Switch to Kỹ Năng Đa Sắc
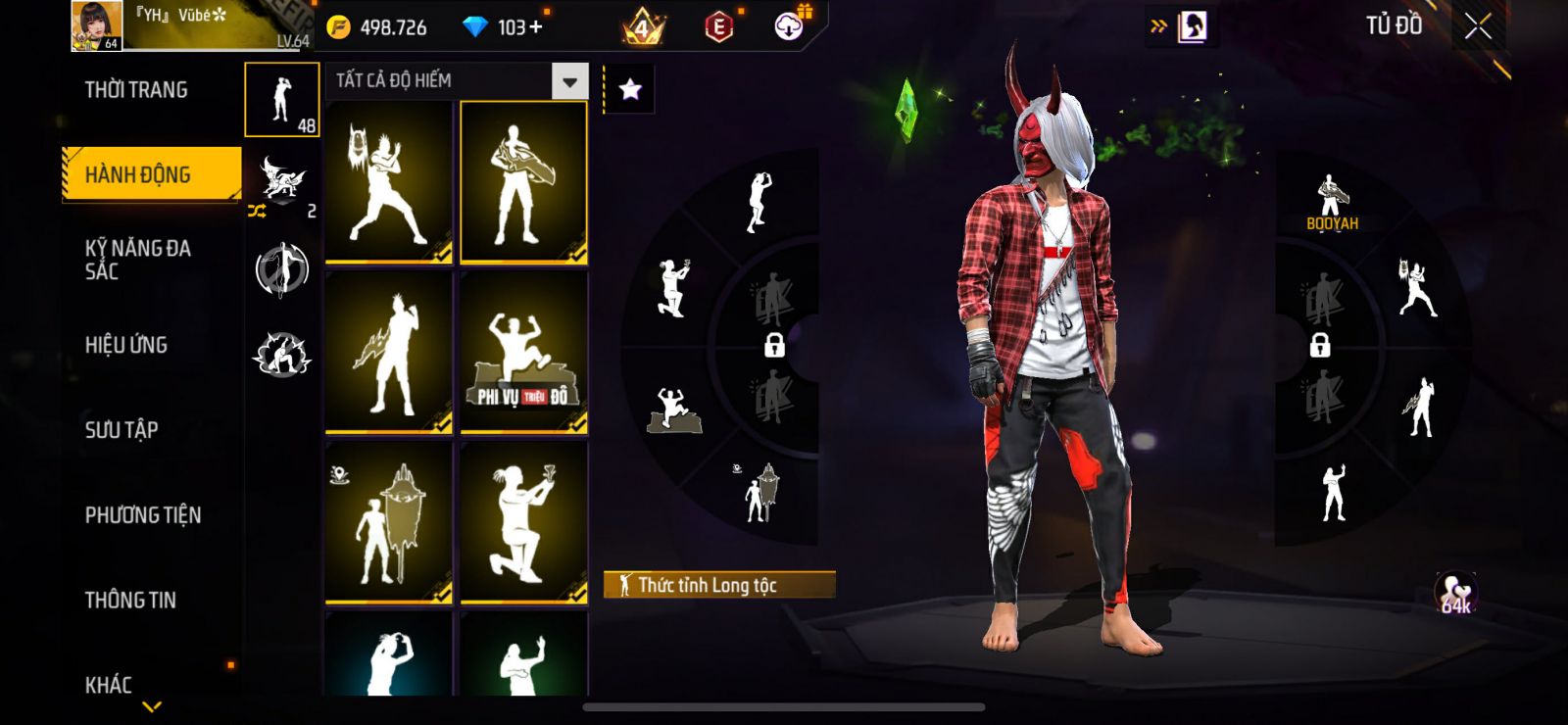 tap(138, 260)
